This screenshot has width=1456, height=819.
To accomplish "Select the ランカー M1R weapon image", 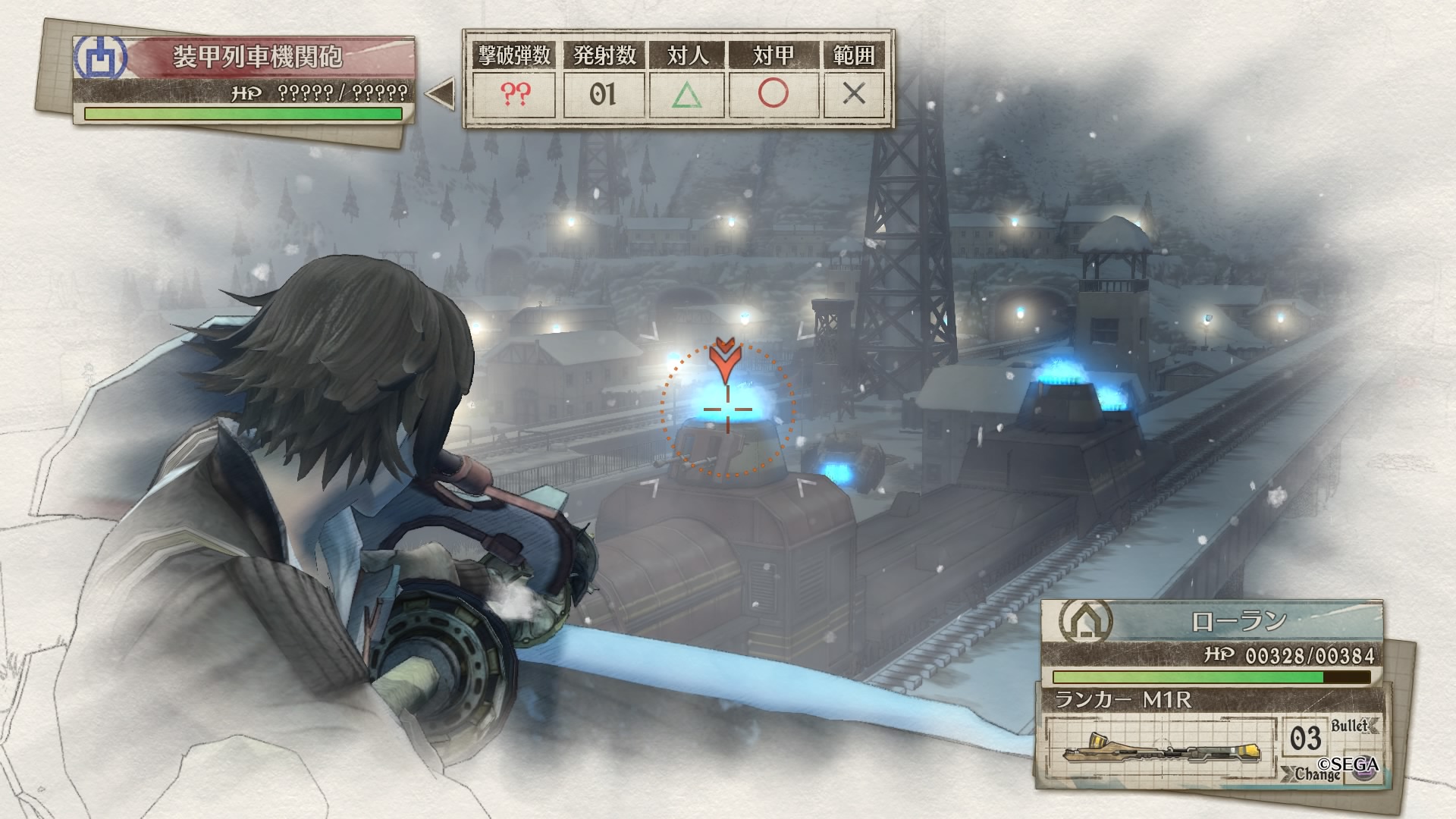I will [x=1161, y=749].
